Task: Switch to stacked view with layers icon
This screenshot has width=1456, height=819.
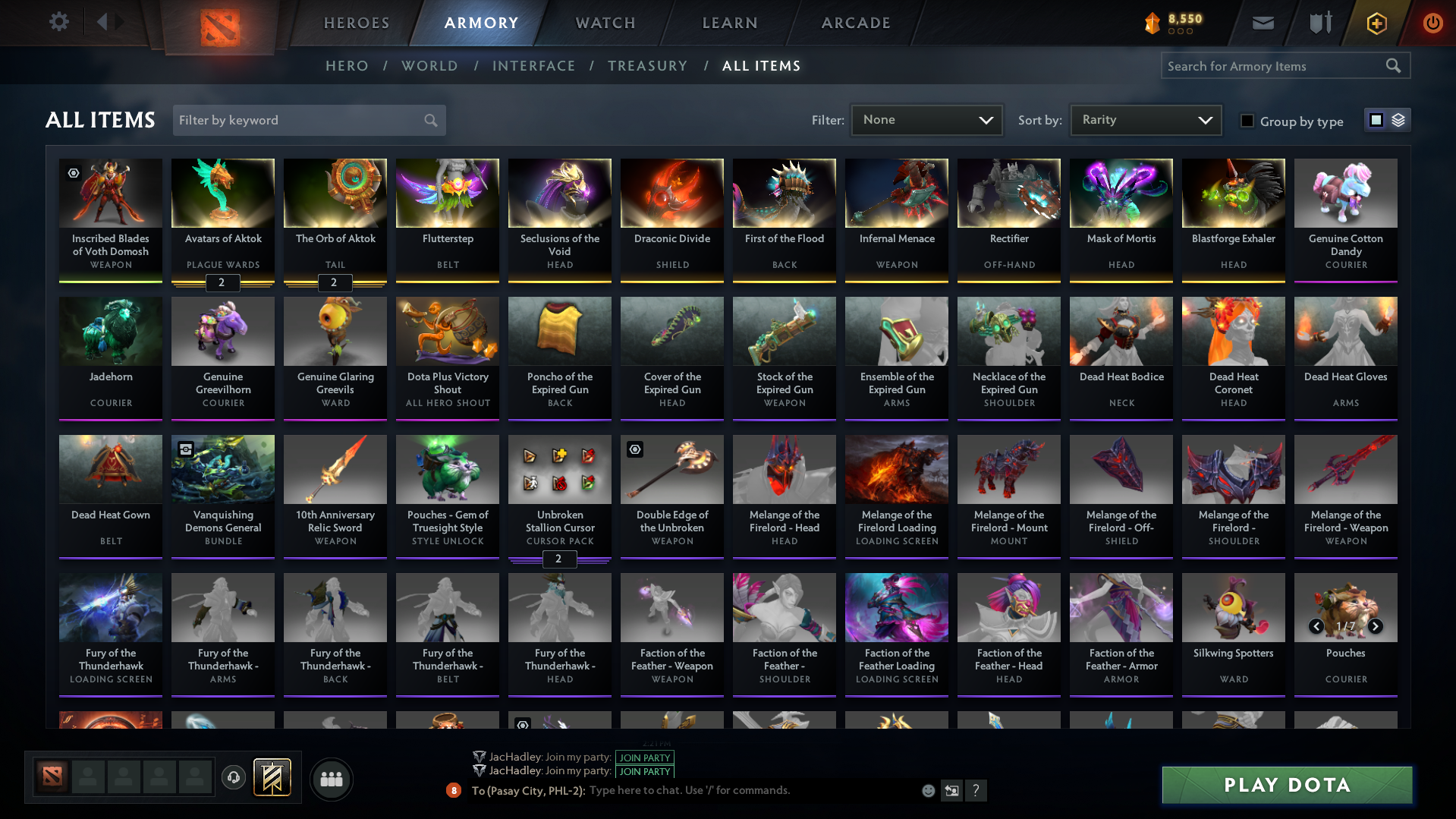Action: click(1398, 119)
